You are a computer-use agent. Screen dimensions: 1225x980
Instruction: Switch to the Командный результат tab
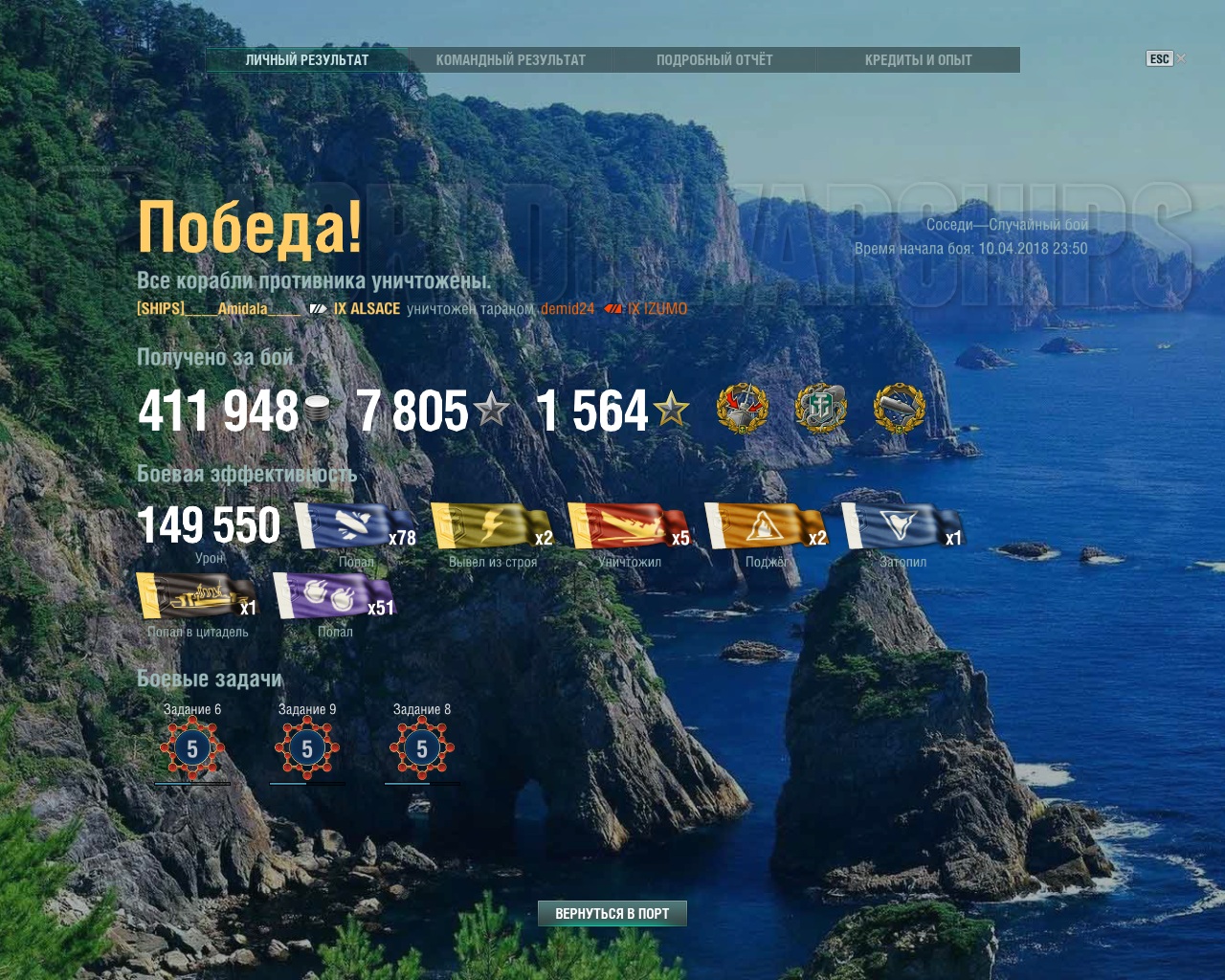pyautogui.click(x=510, y=59)
